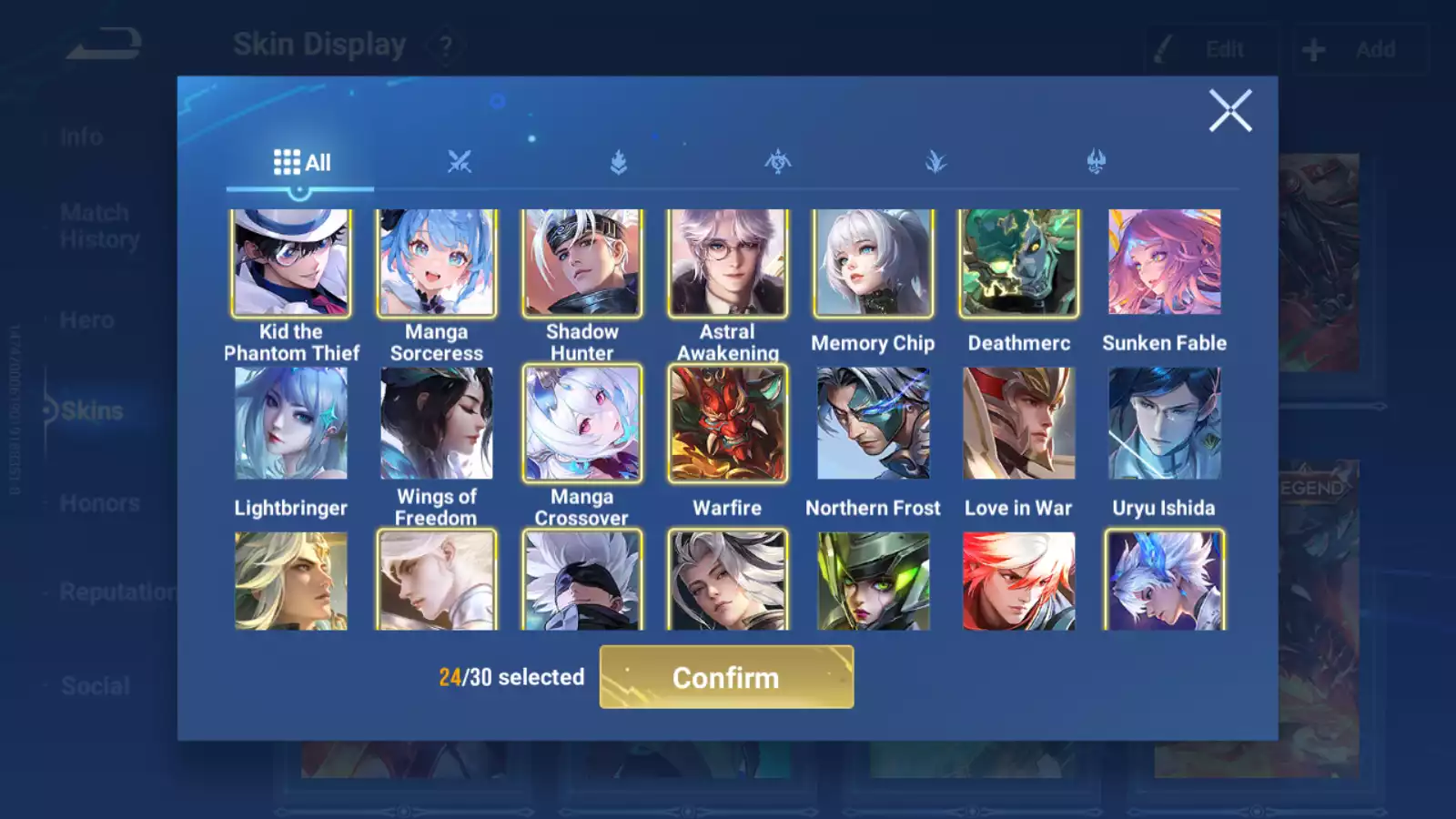Filter by the crossed swords category tab
Viewport: 1456px width, 819px height.
point(460,163)
